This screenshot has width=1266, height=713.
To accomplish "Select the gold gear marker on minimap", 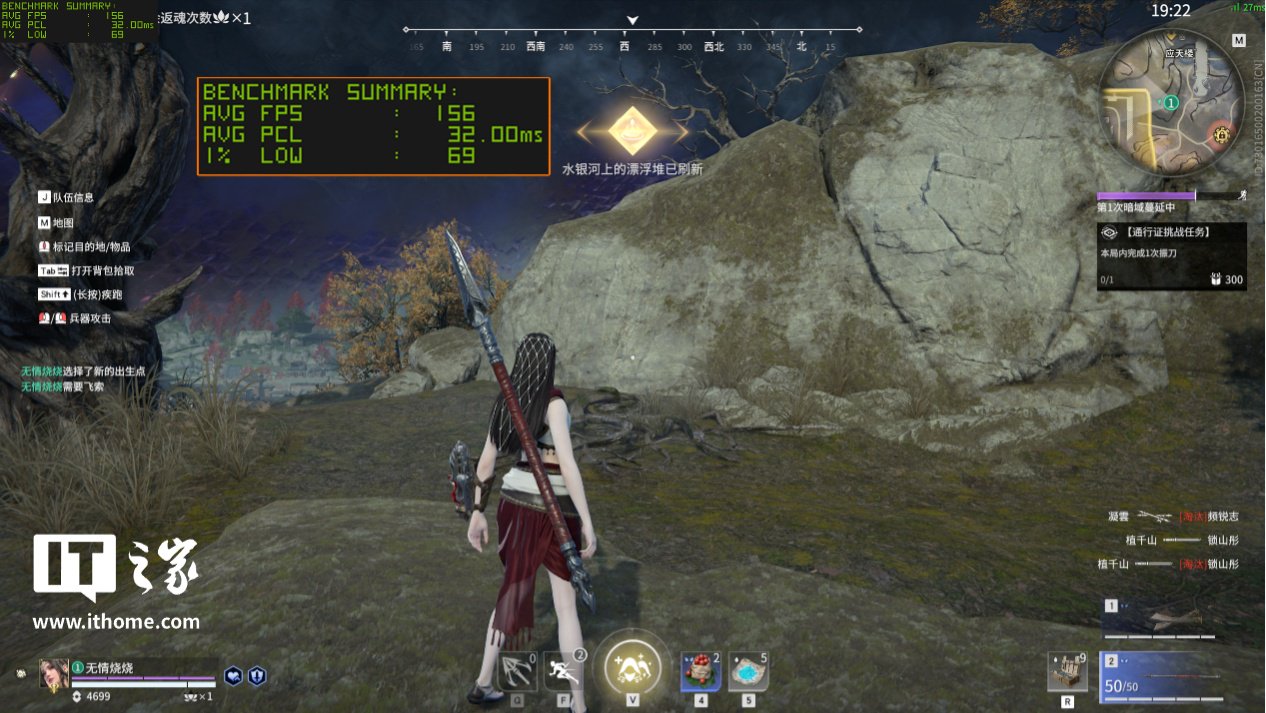I will pos(1220,135).
